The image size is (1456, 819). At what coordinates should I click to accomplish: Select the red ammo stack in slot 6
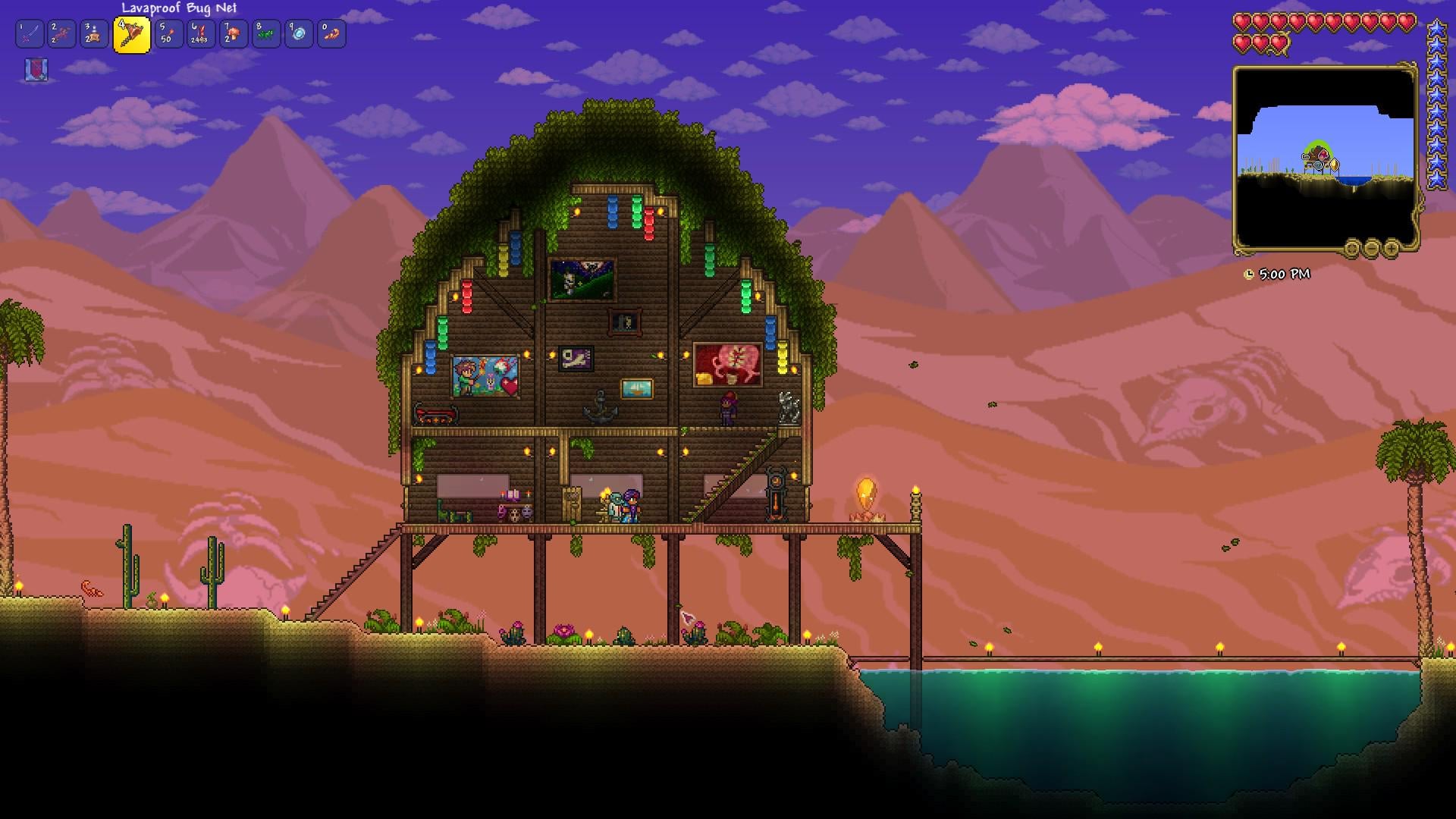click(201, 34)
